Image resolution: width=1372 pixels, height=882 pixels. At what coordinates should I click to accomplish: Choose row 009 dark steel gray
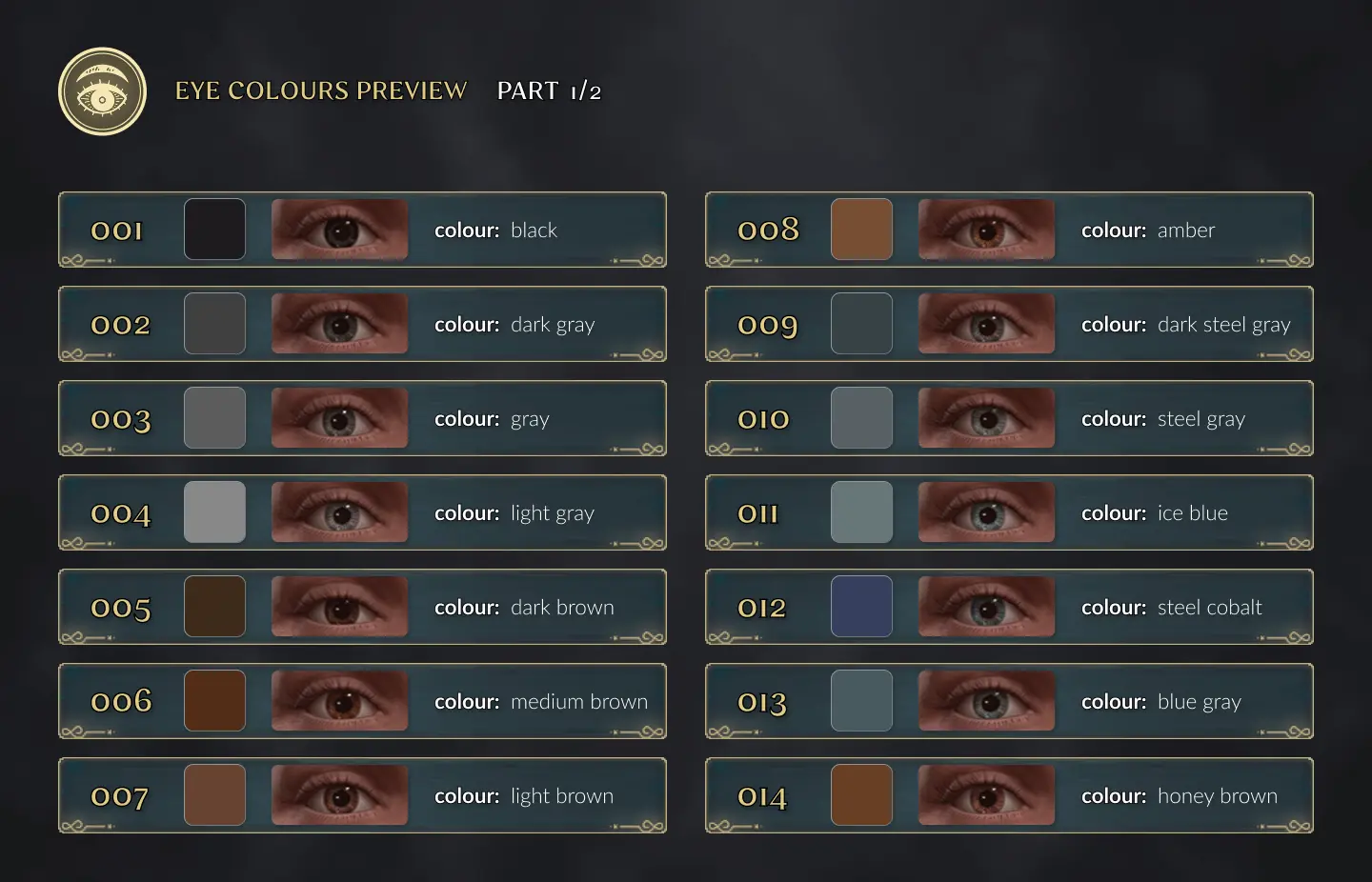pos(1009,324)
